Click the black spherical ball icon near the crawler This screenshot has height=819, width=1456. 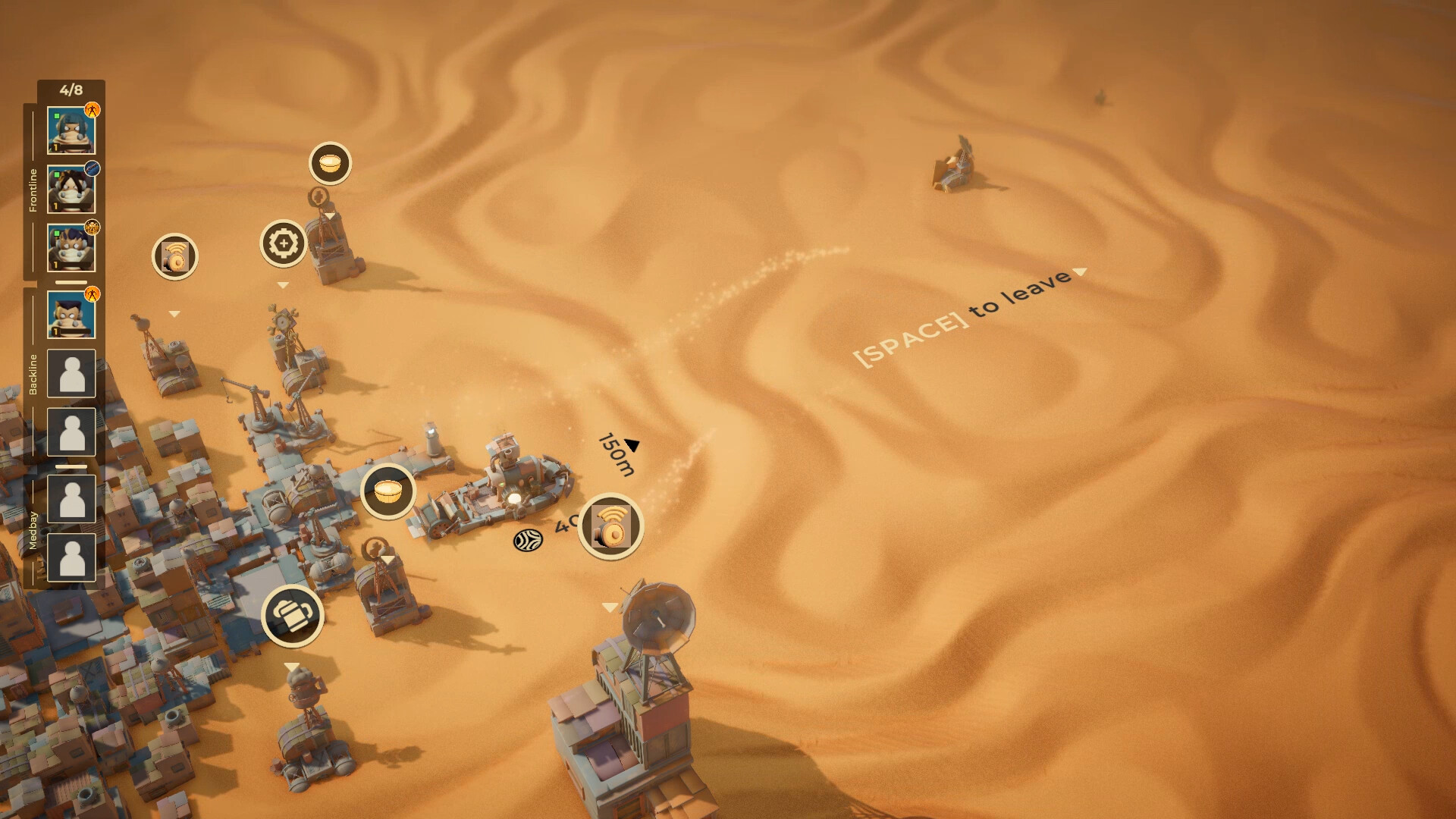pos(528,540)
